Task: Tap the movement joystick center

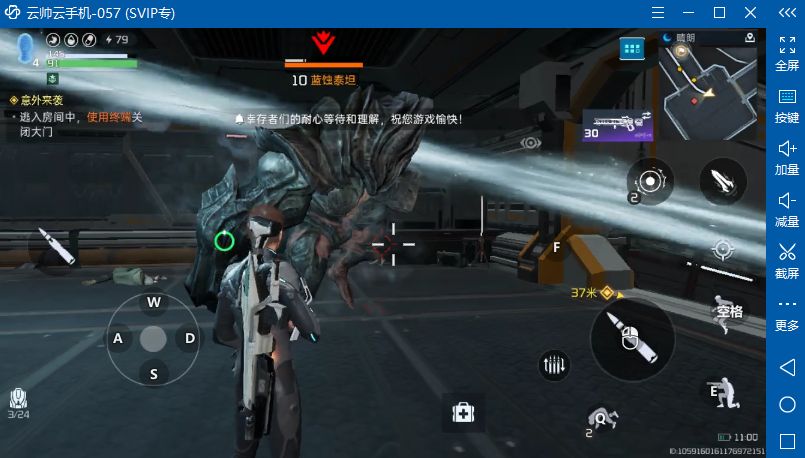Action: click(153, 338)
